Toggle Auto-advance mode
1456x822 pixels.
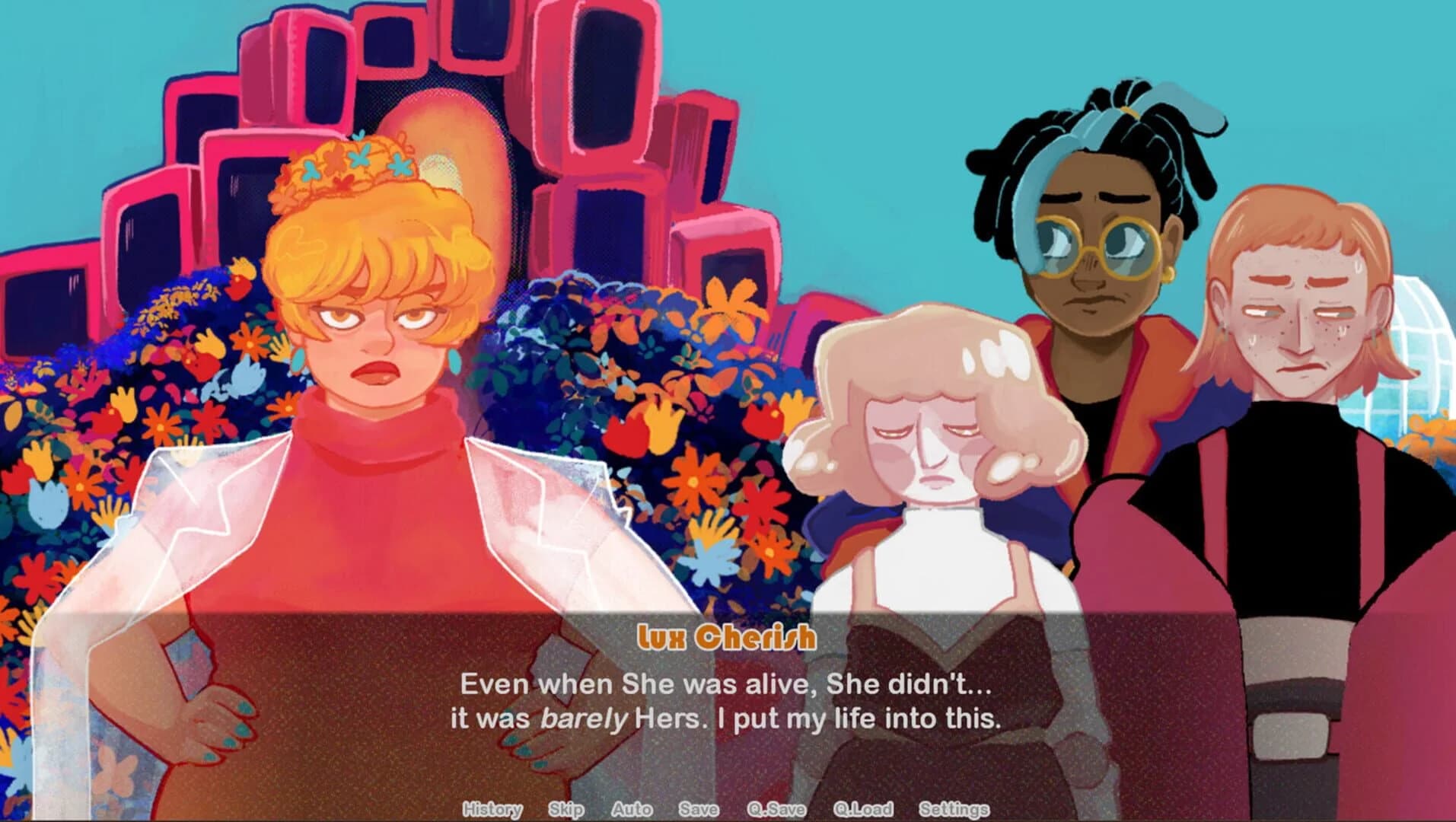632,810
